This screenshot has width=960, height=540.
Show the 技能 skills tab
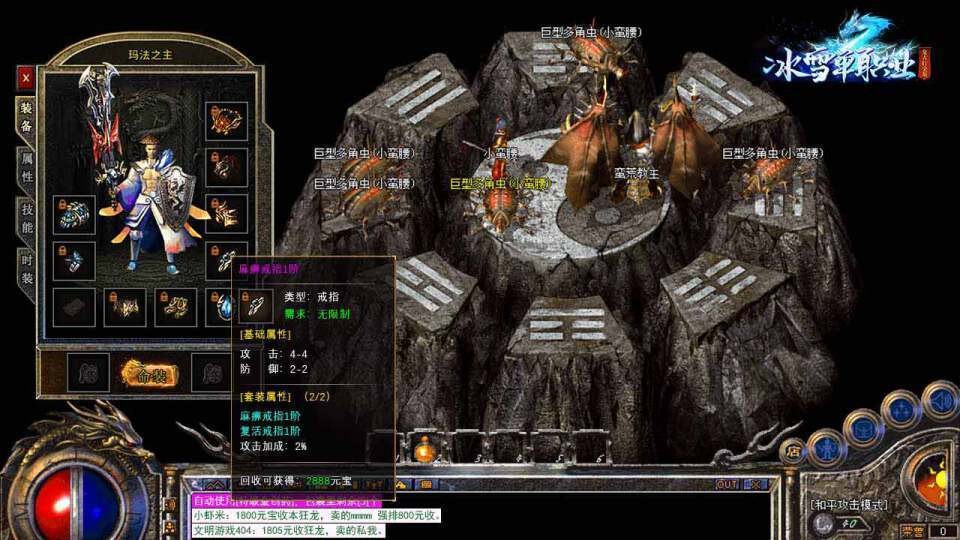[26, 218]
